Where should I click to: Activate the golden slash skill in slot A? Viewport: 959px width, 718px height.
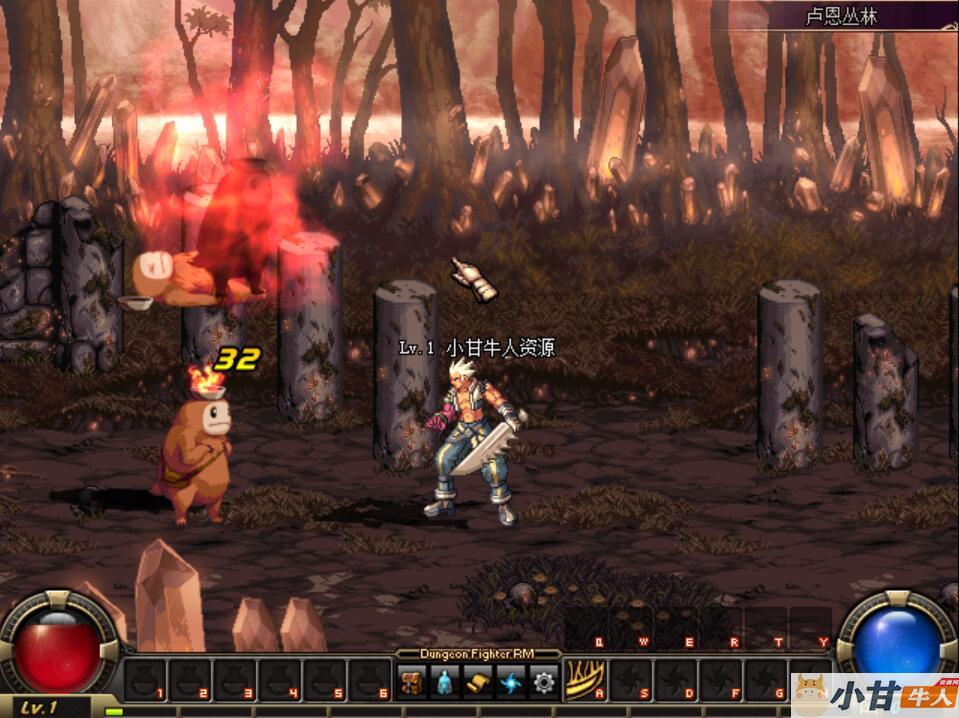pos(586,680)
